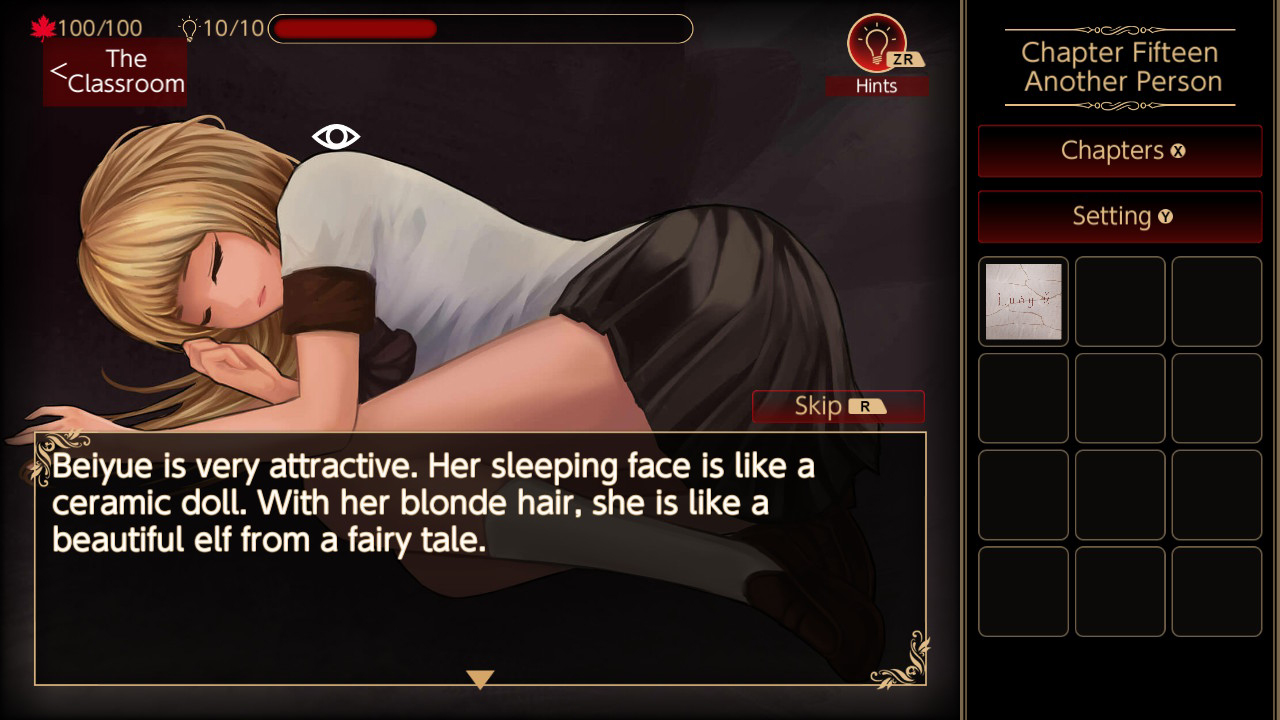Open the Chapters menu
Screen dimensions: 1280x720
[1119, 150]
